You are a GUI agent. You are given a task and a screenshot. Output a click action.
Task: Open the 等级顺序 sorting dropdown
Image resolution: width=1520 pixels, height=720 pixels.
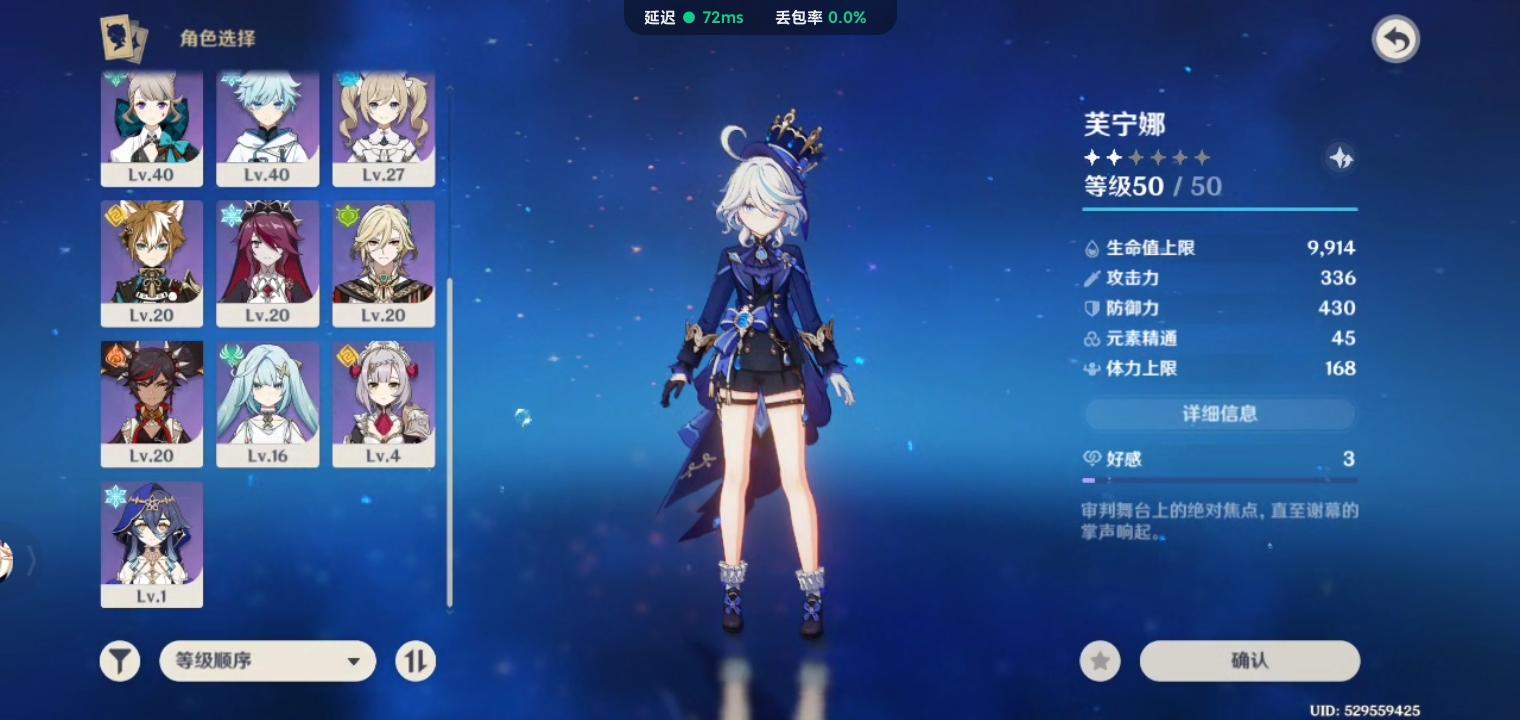click(267, 661)
